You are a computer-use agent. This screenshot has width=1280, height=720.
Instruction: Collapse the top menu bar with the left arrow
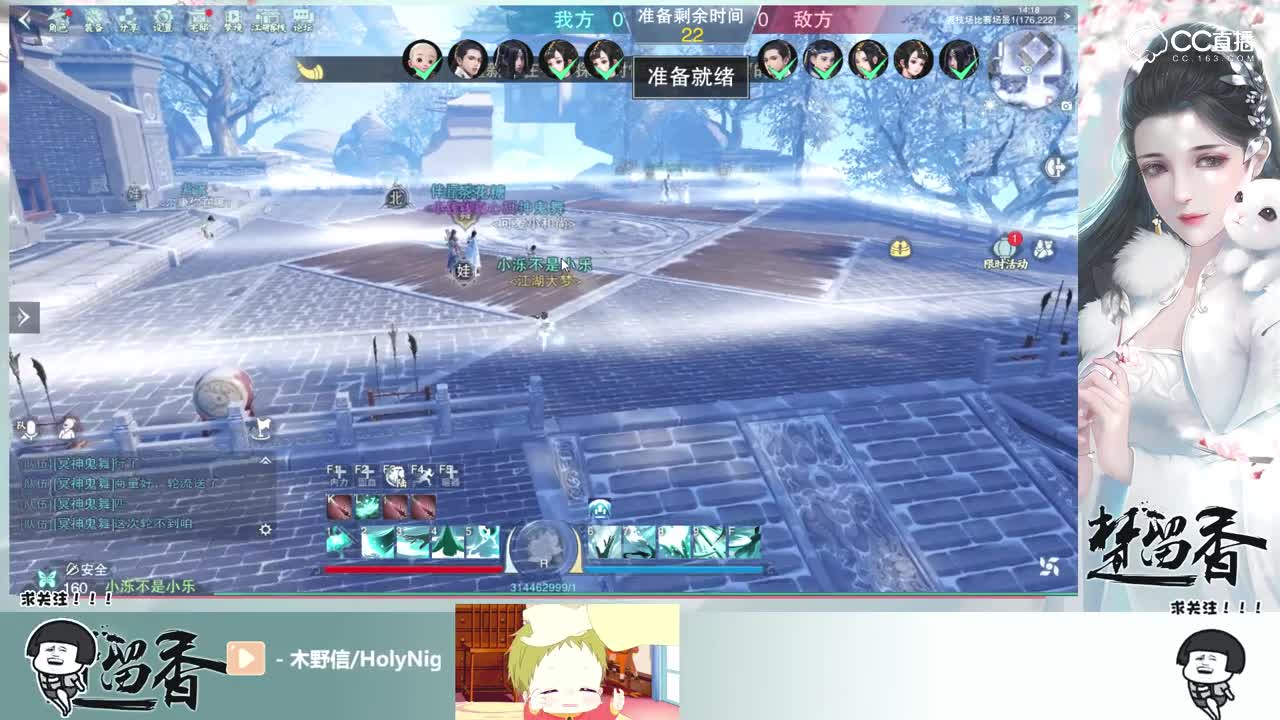click(x=23, y=18)
